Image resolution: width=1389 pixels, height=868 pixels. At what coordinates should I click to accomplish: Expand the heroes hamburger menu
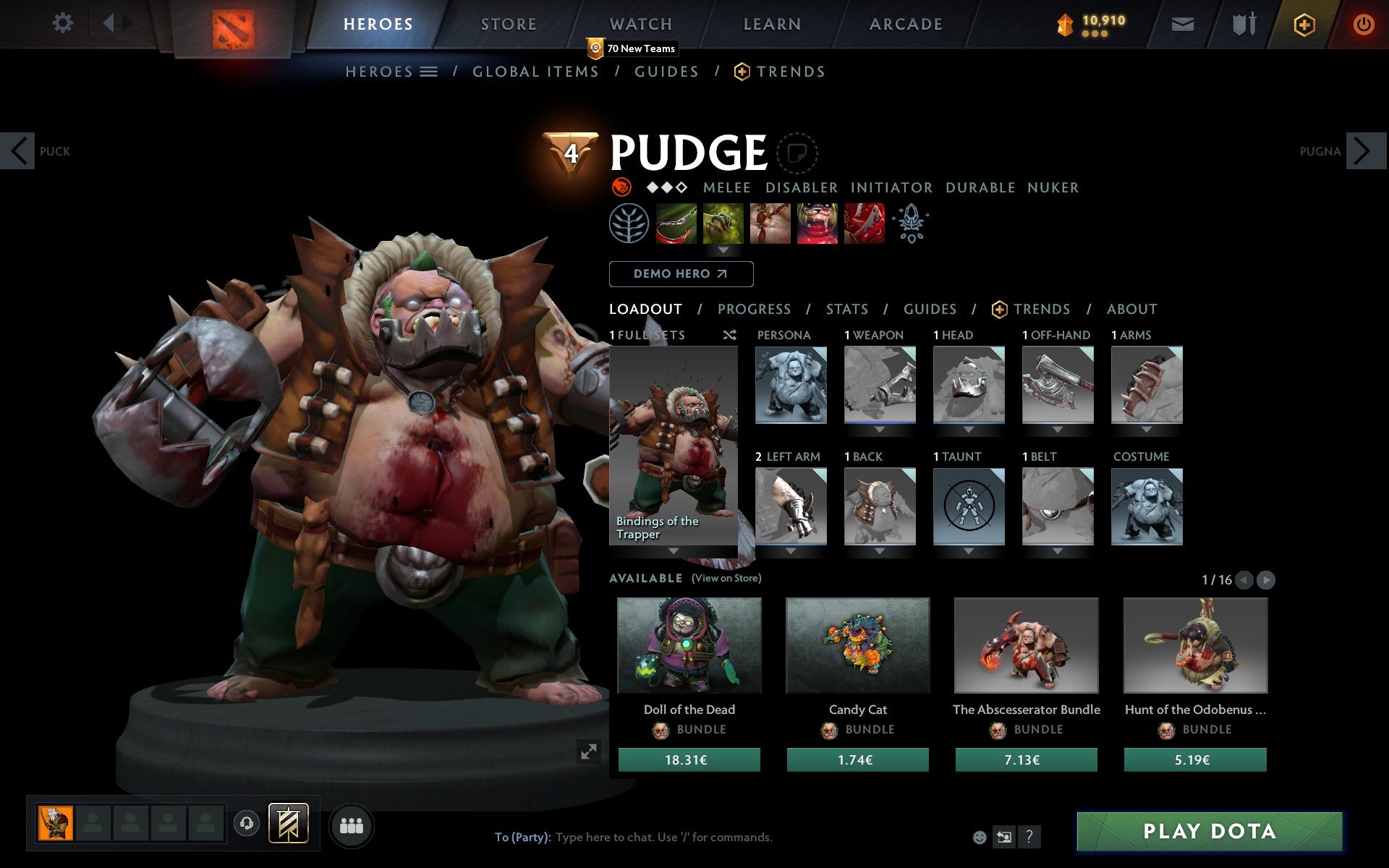(429, 72)
